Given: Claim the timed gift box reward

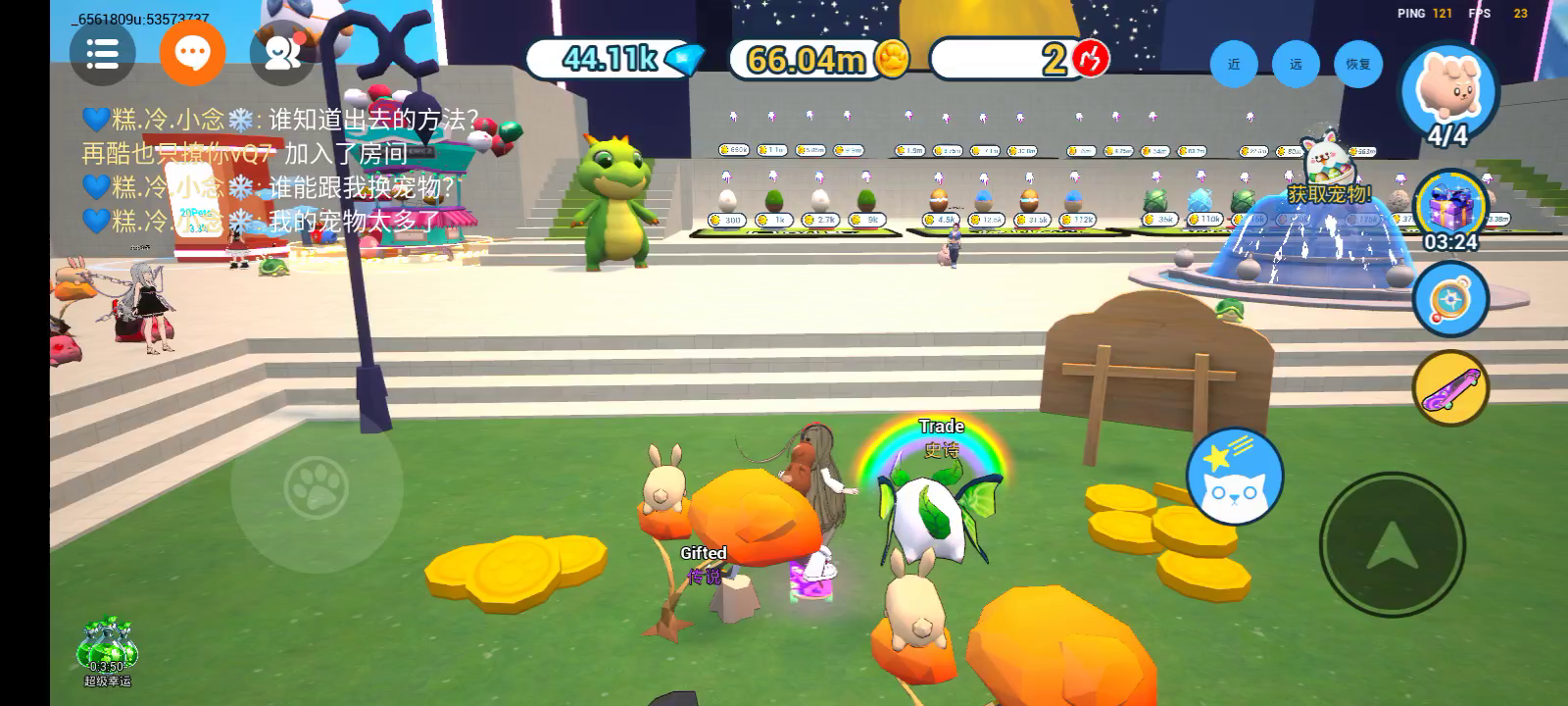Looking at the screenshot, I should click(1450, 210).
